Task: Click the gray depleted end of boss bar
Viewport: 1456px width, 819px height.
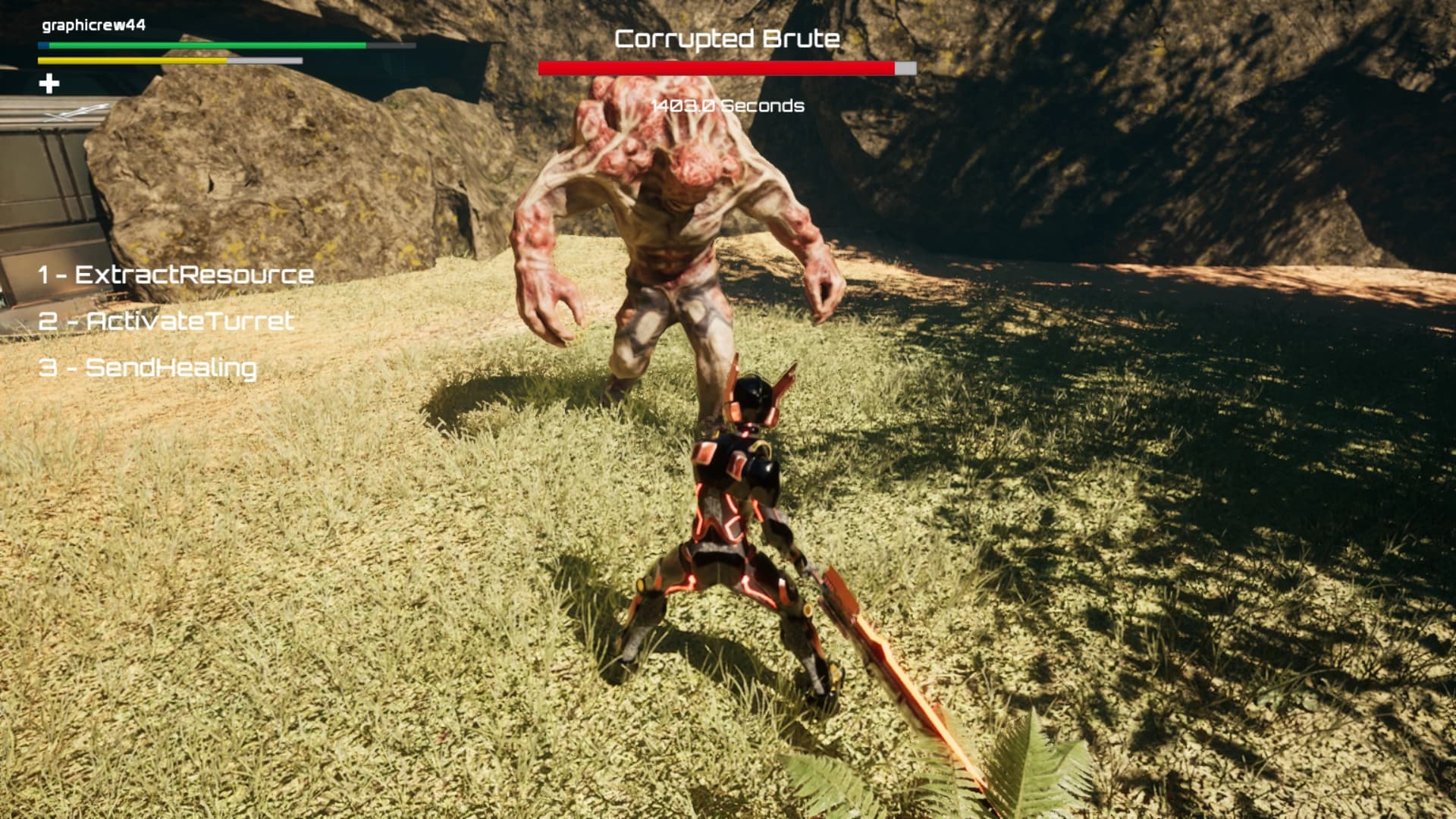Action: click(x=906, y=67)
